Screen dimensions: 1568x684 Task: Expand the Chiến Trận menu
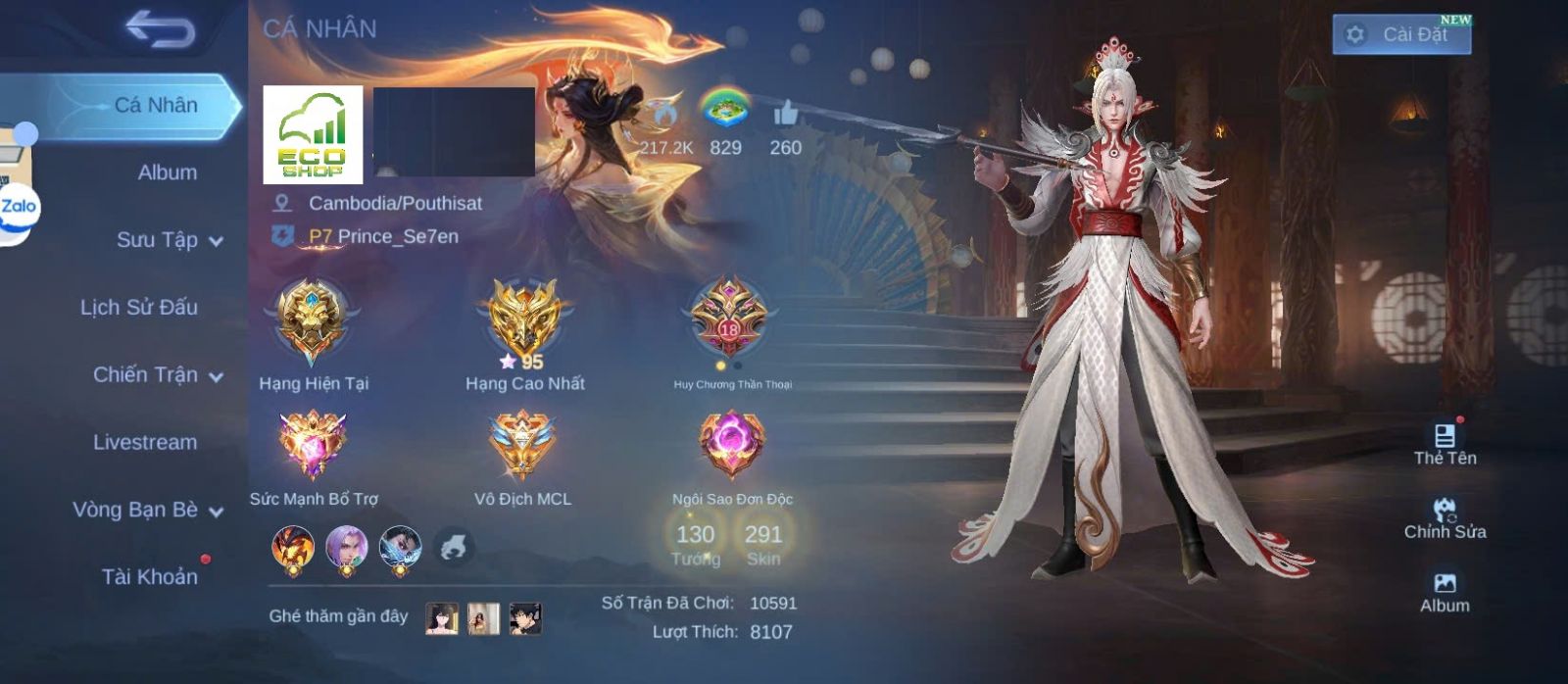point(157,375)
